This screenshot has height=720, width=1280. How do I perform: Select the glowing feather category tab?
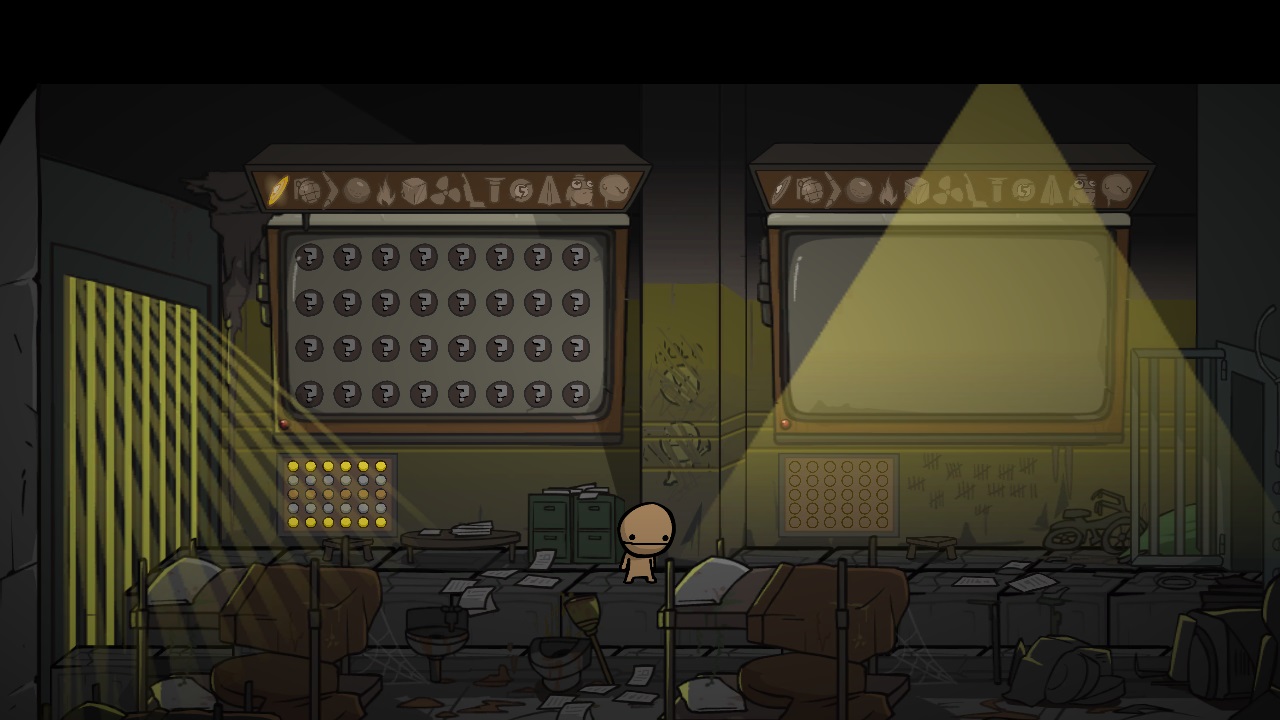point(278,190)
